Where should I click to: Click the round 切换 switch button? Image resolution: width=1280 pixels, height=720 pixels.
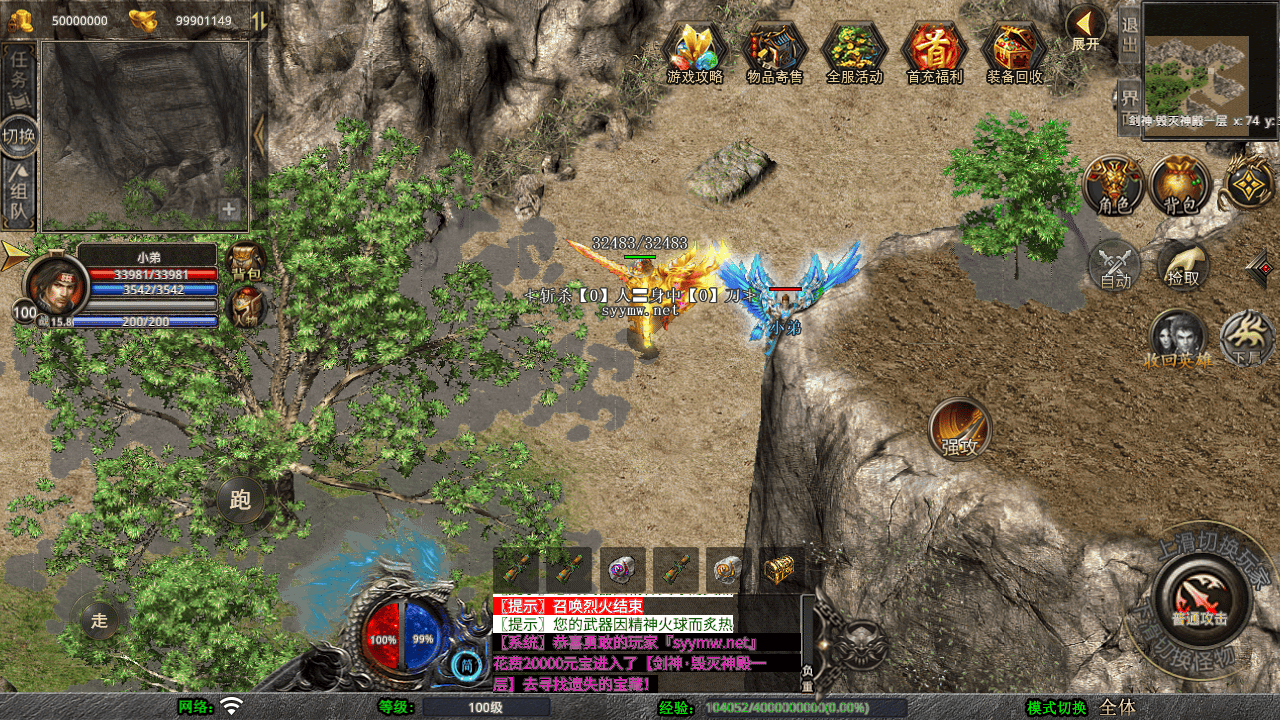tap(19, 136)
